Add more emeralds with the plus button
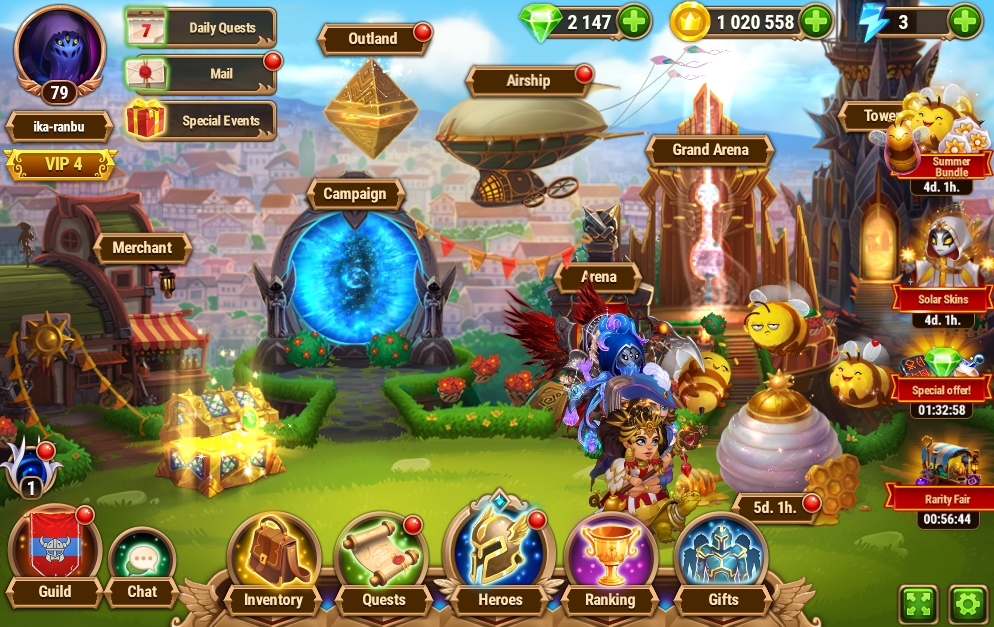This screenshot has width=994, height=627. pyautogui.click(x=634, y=22)
